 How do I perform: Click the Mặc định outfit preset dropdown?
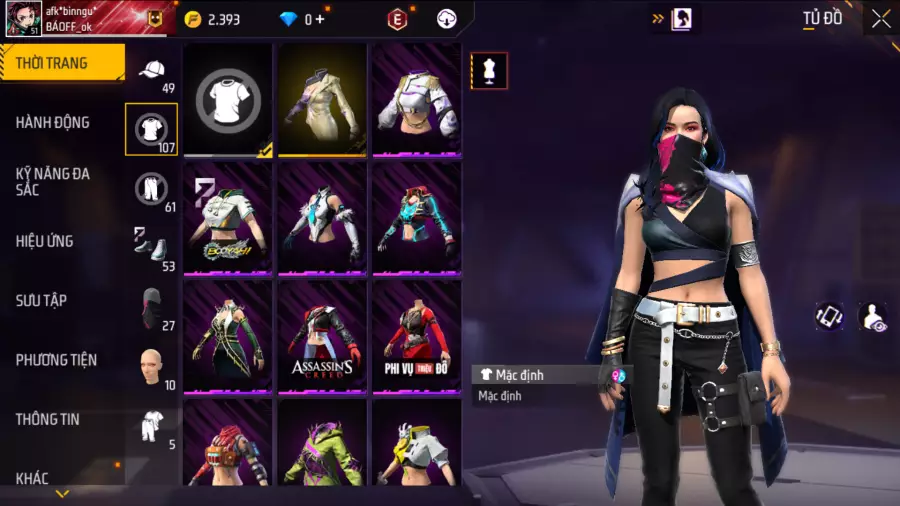click(x=550, y=375)
